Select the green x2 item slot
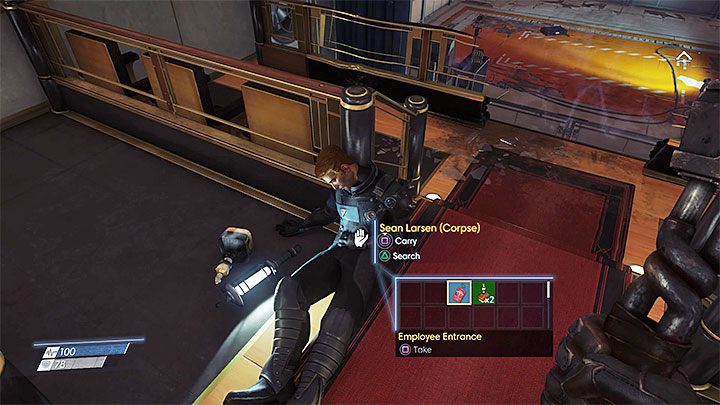This screenshot has height=405, width=720. (x=484, y=294)
